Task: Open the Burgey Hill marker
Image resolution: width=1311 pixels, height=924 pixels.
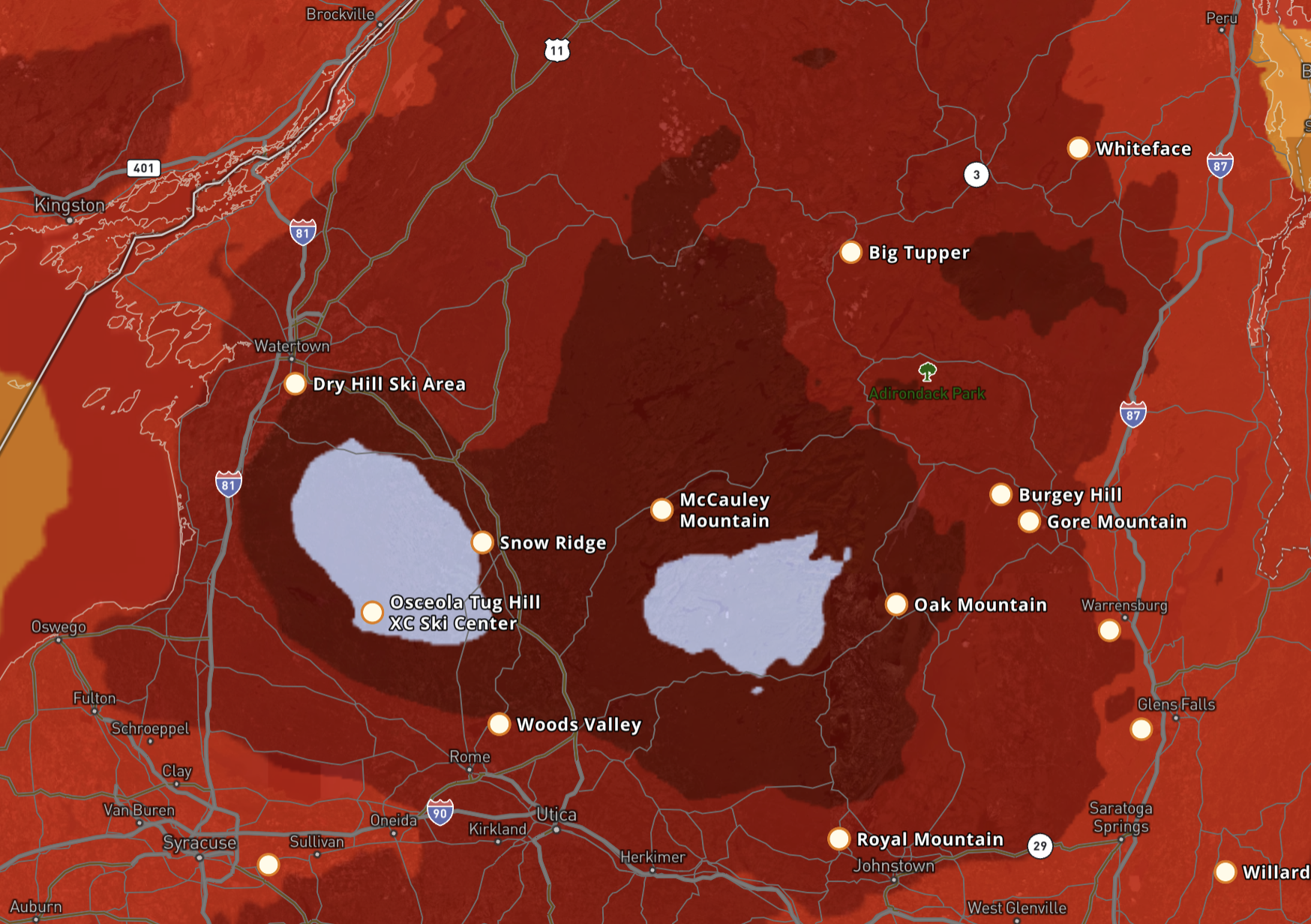Action: tap(1000, 494)
